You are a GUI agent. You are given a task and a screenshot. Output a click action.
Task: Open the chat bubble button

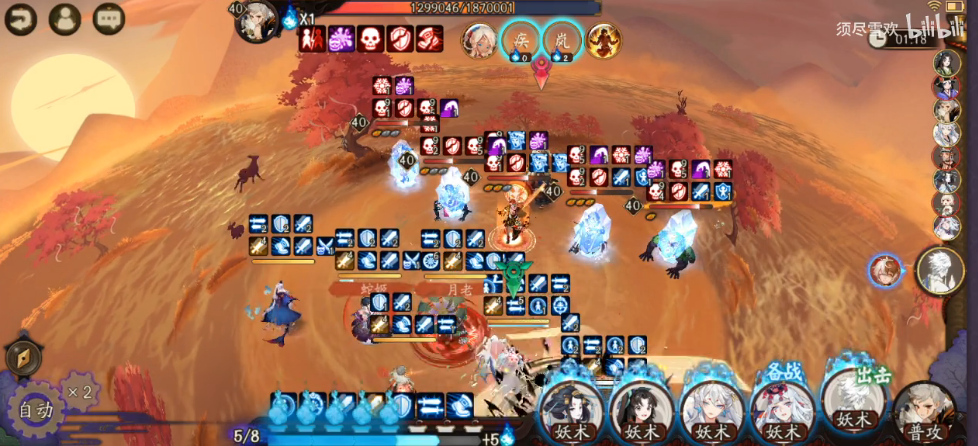pos(108,17)
